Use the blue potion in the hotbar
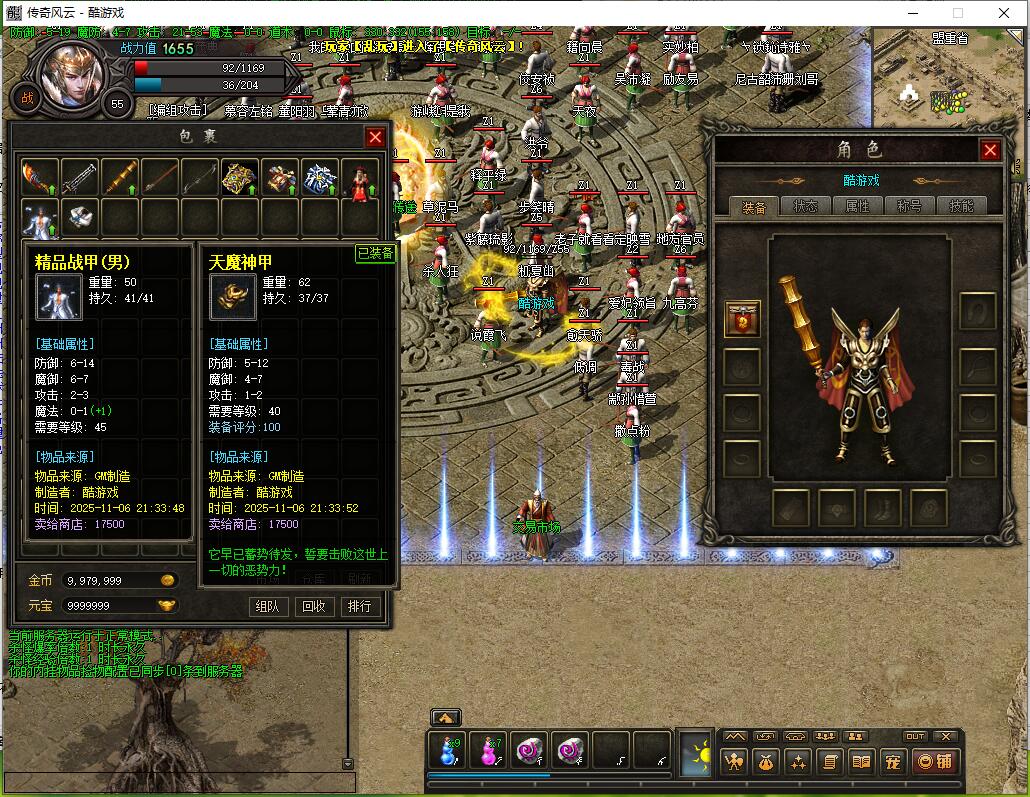 446,750
